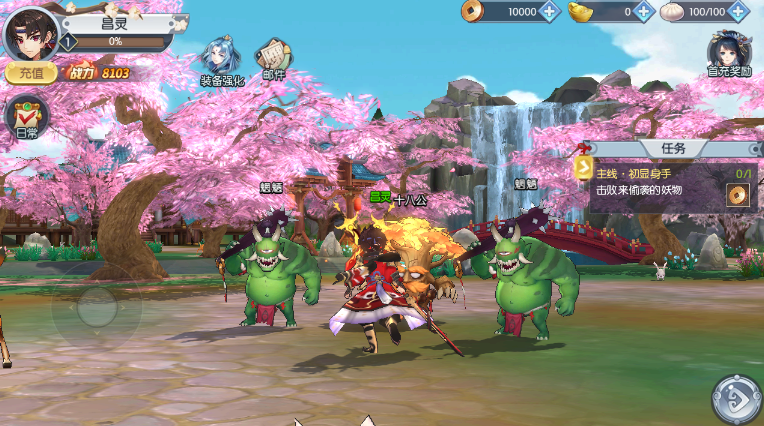Touch the virtual movement joystick

(x=96, y=305)
